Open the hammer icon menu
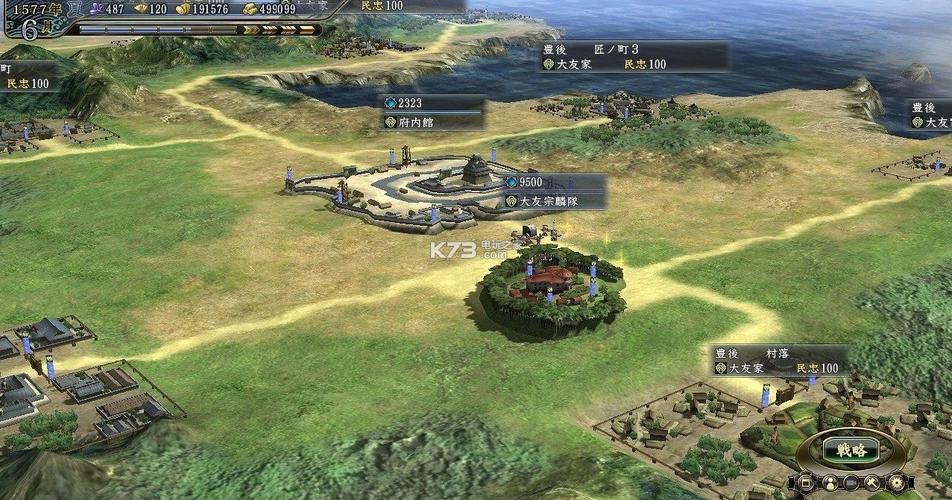The width and height of the screenshot is (952, 500). click(x=877, y=483)
